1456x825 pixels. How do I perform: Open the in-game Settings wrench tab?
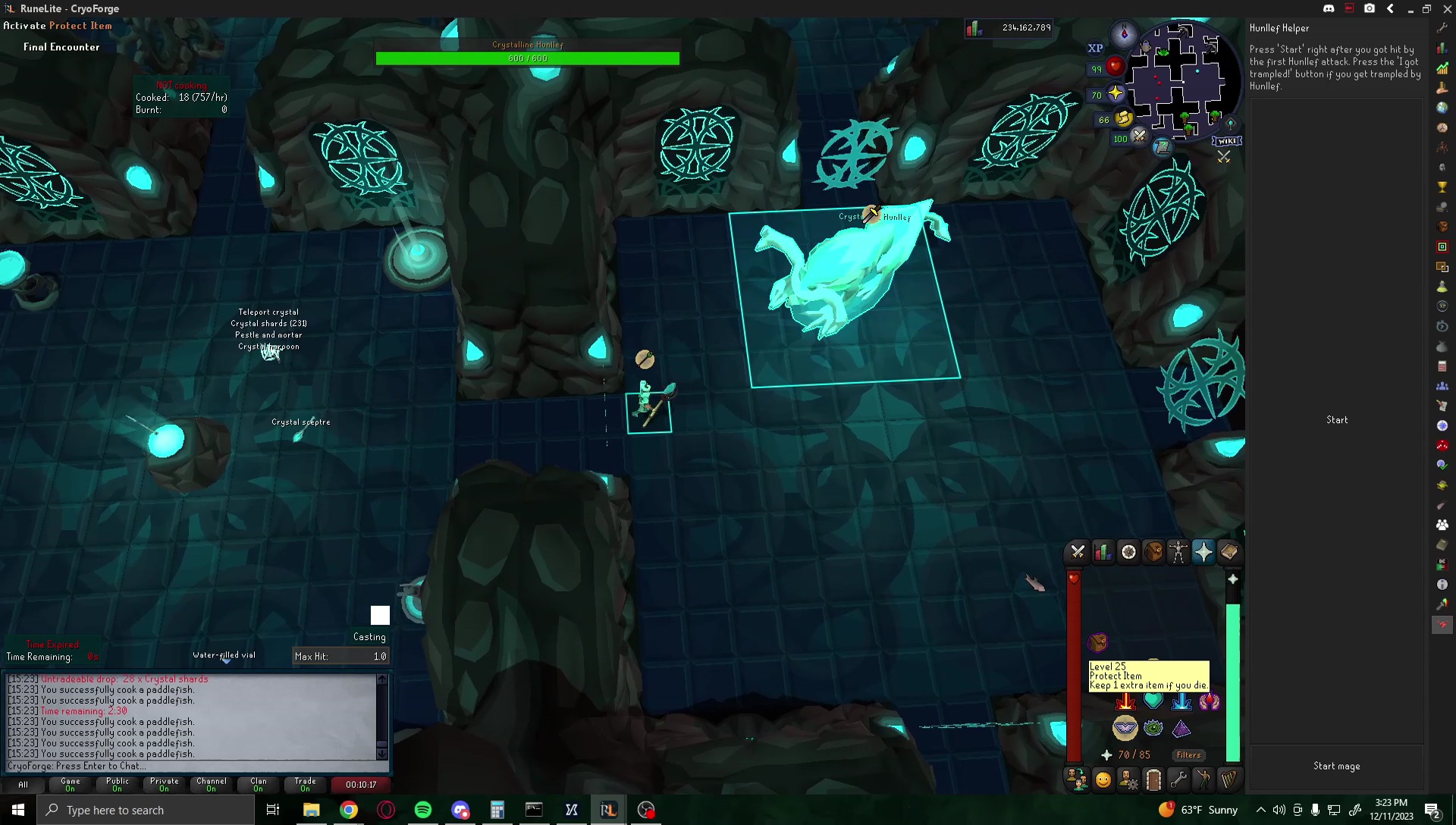pyautogui.click(x=1179, y=779)
